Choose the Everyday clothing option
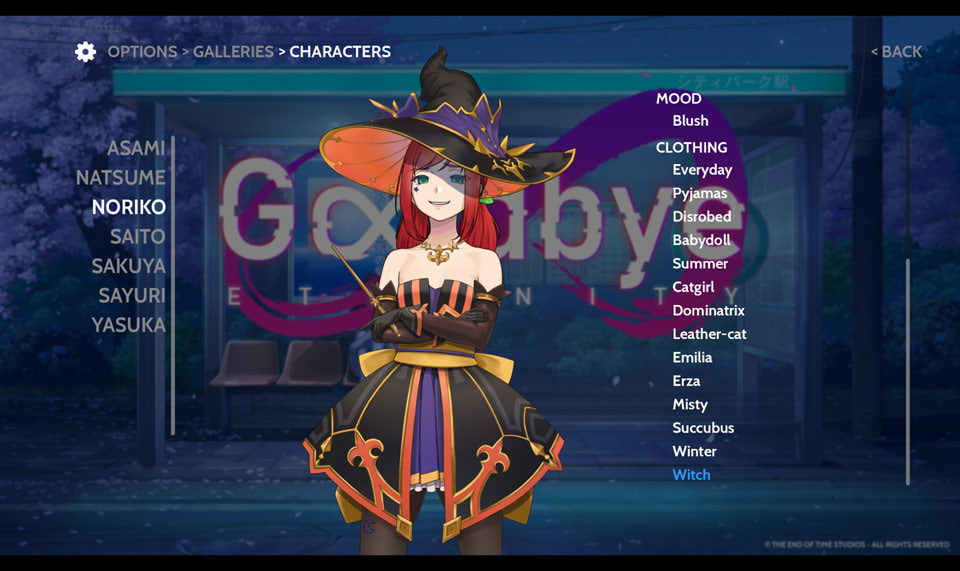The height and width of the screenshot is (571, 960). coord(702,170)
